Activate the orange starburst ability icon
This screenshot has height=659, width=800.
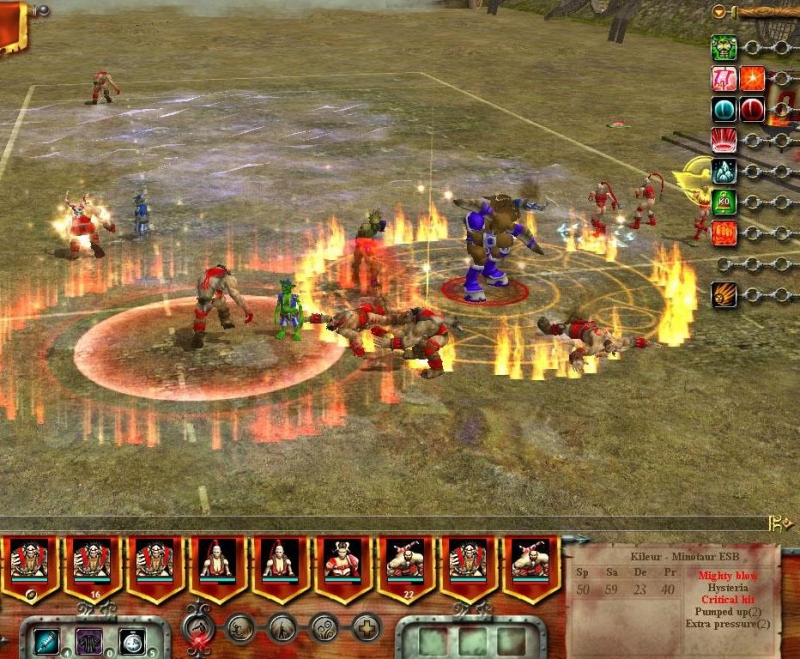pos(753,78)
